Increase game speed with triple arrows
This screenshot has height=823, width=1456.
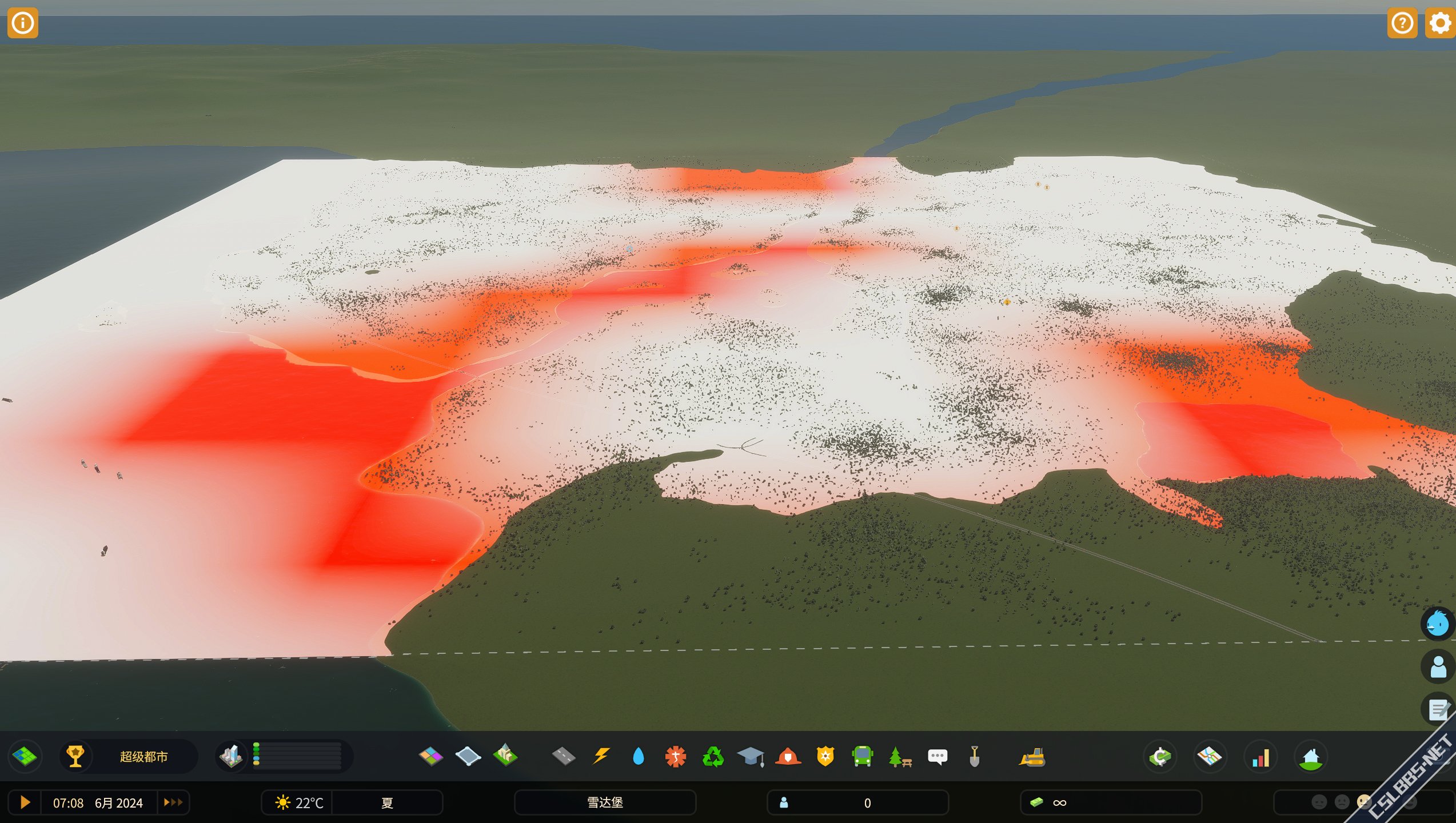173,802
